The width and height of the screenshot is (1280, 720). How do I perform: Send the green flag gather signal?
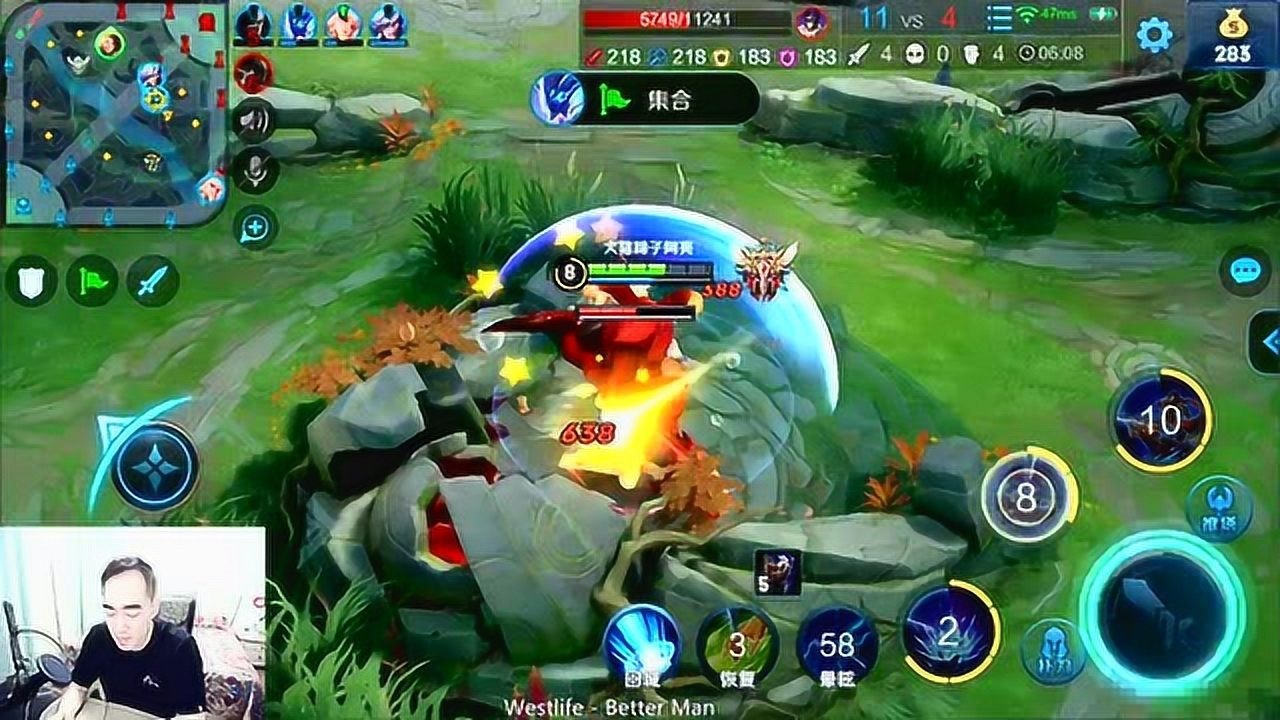coord(92,281)
